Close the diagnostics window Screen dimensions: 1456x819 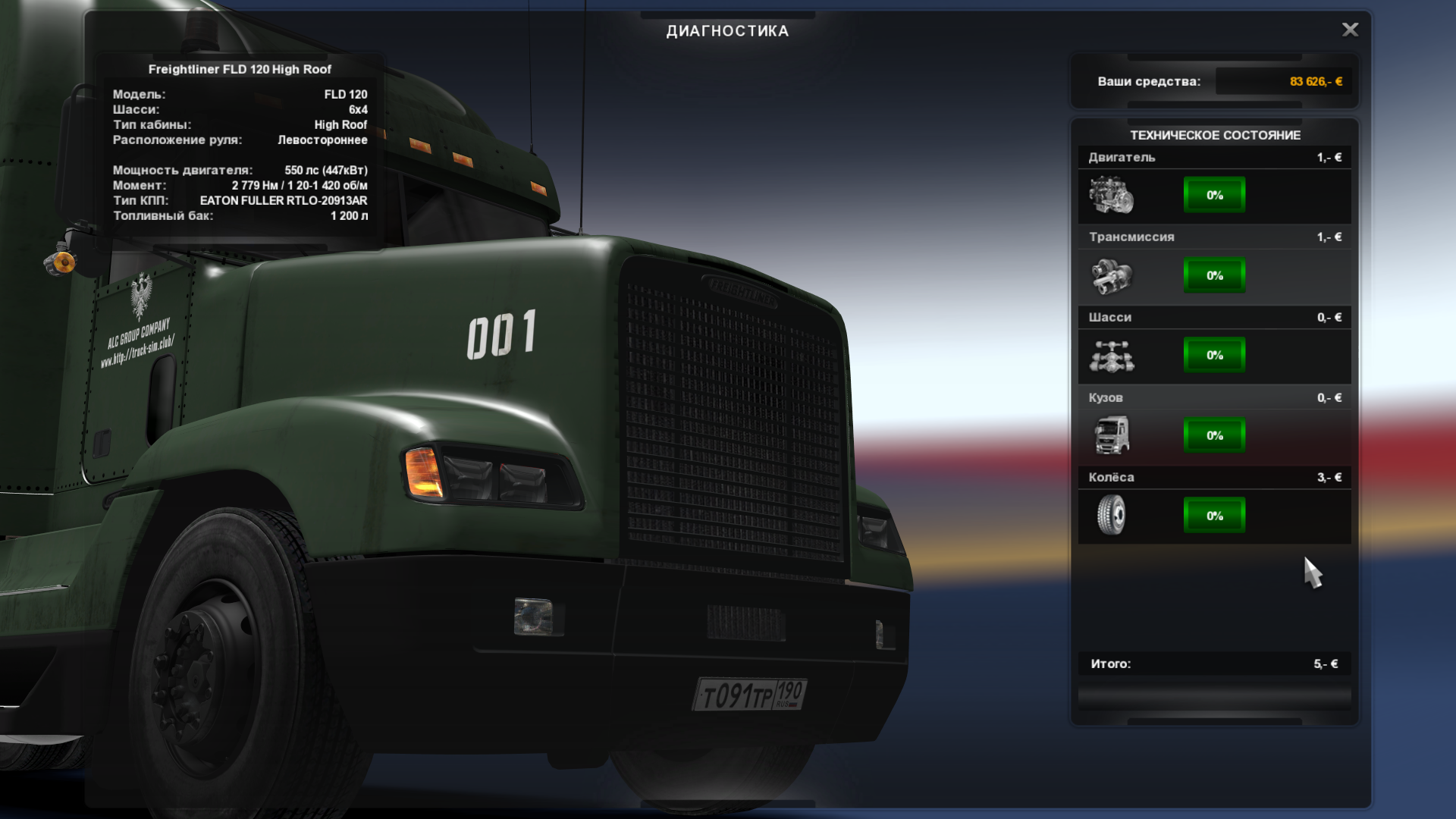point(1350,30)
